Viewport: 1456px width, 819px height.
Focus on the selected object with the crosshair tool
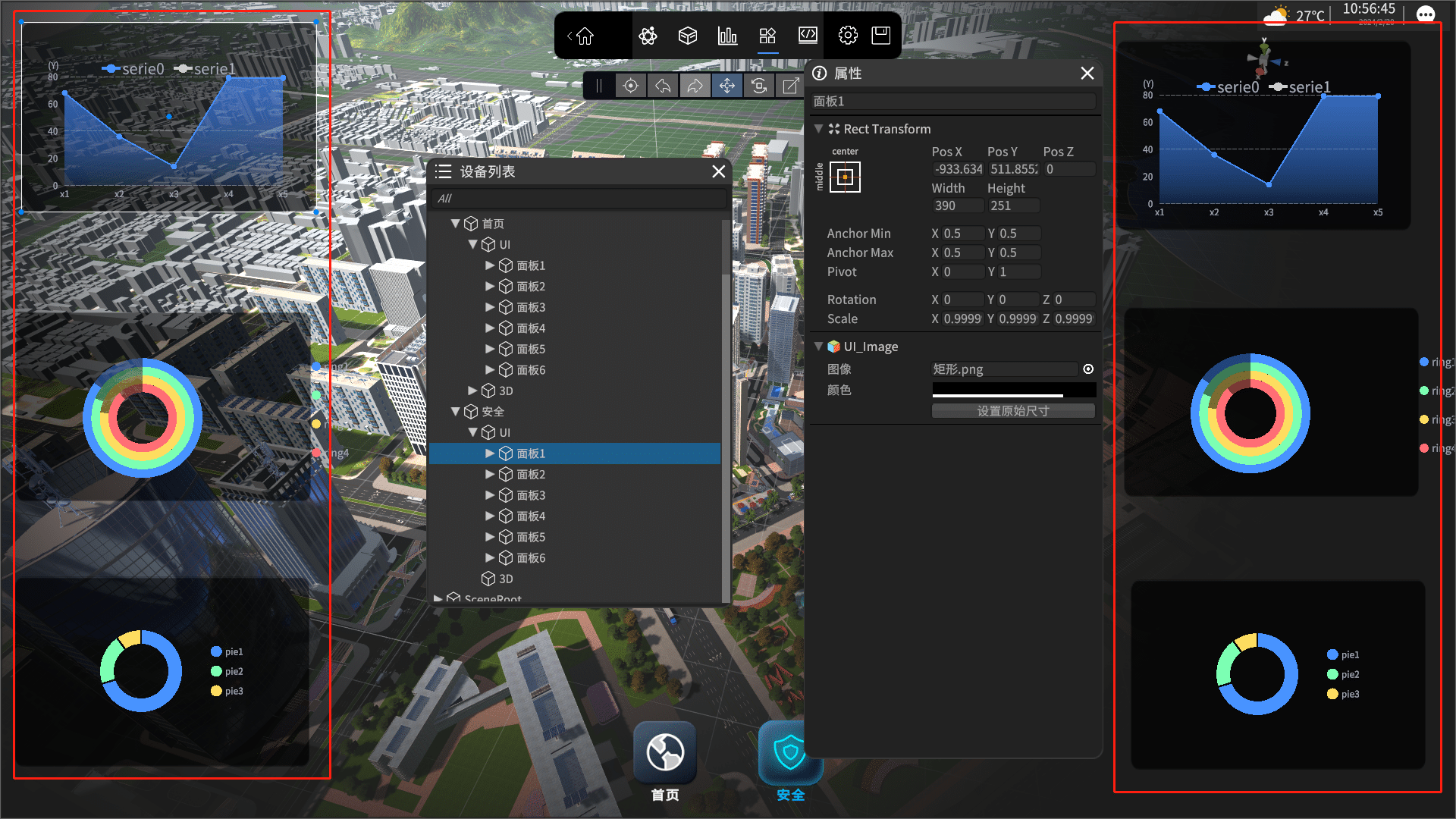click(630, 86)
